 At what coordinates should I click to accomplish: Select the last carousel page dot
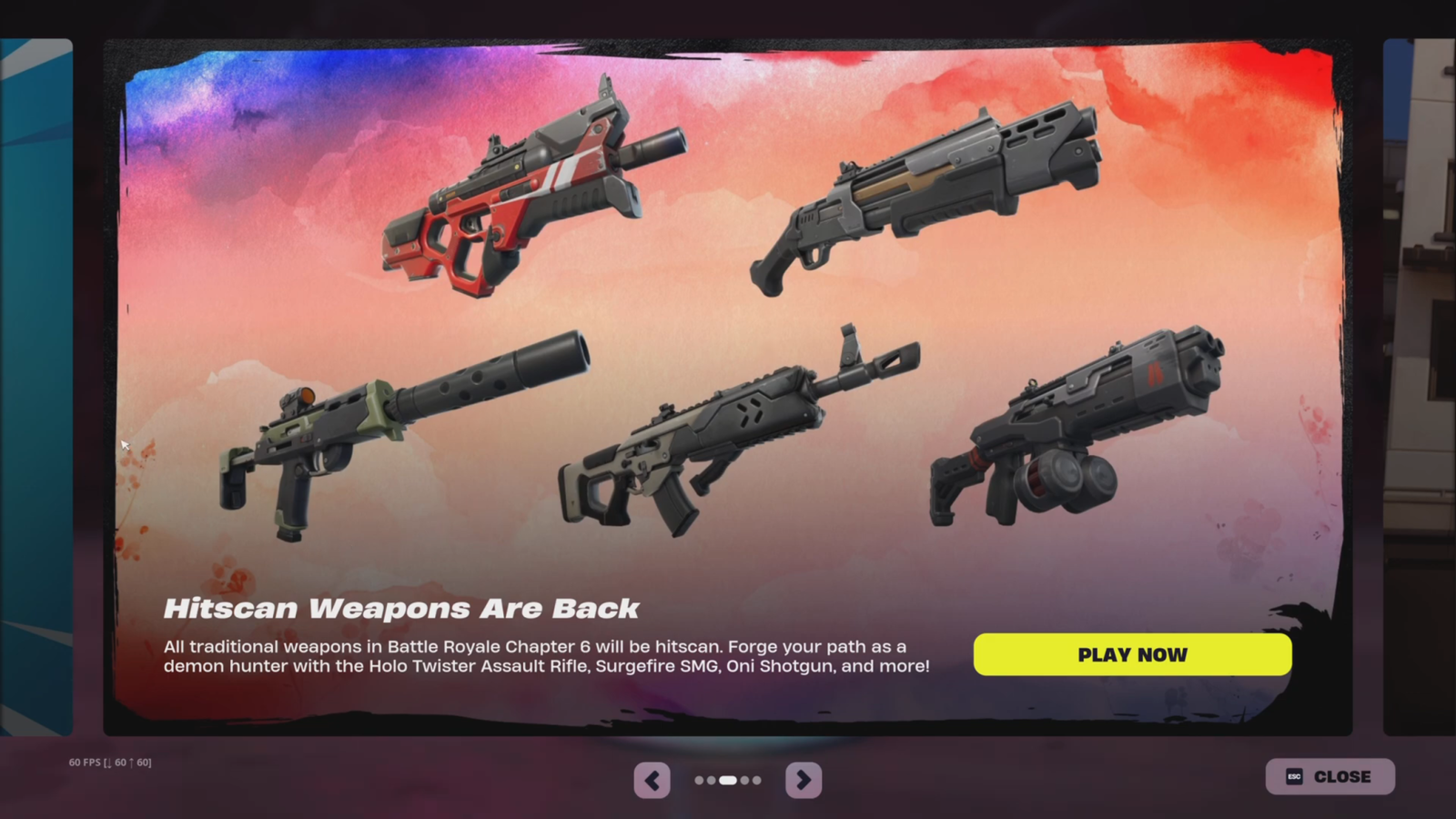(757, 780)
